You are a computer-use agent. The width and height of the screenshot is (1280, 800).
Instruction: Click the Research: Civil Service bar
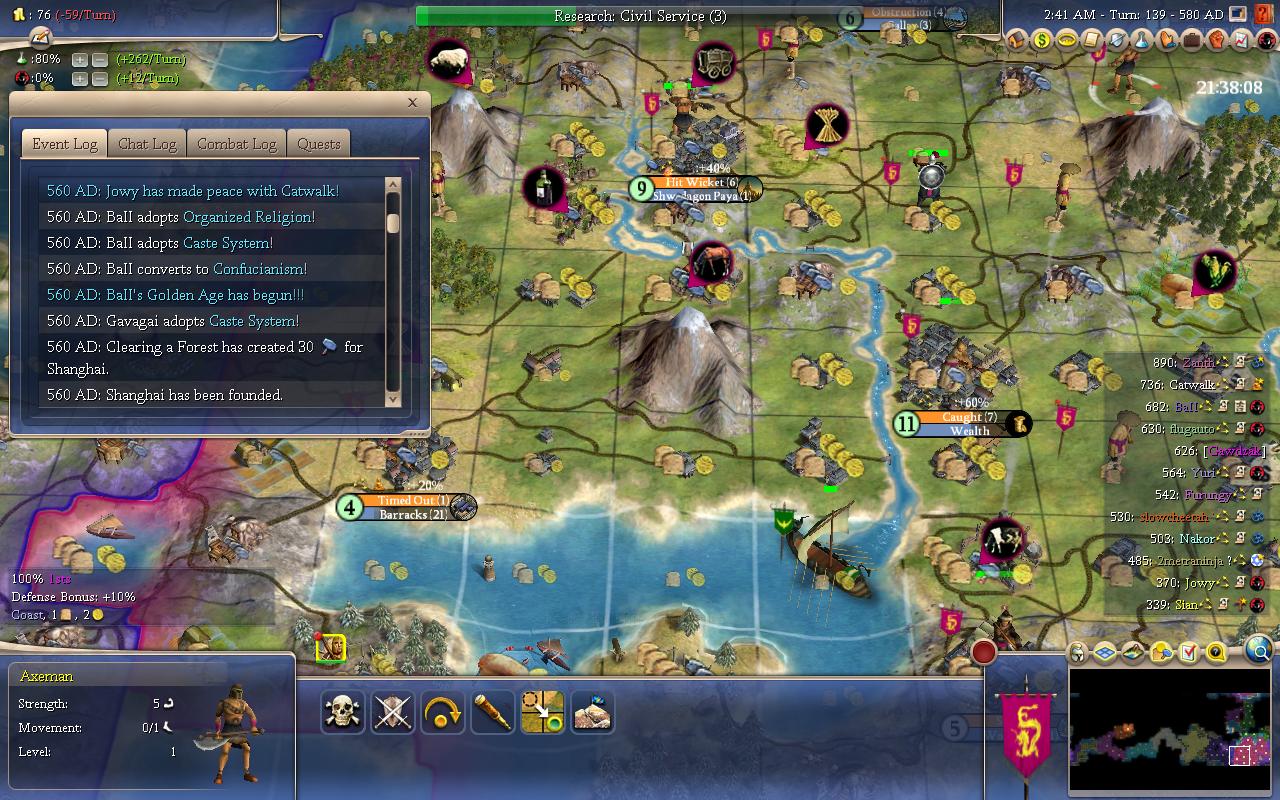pos(640,16)
